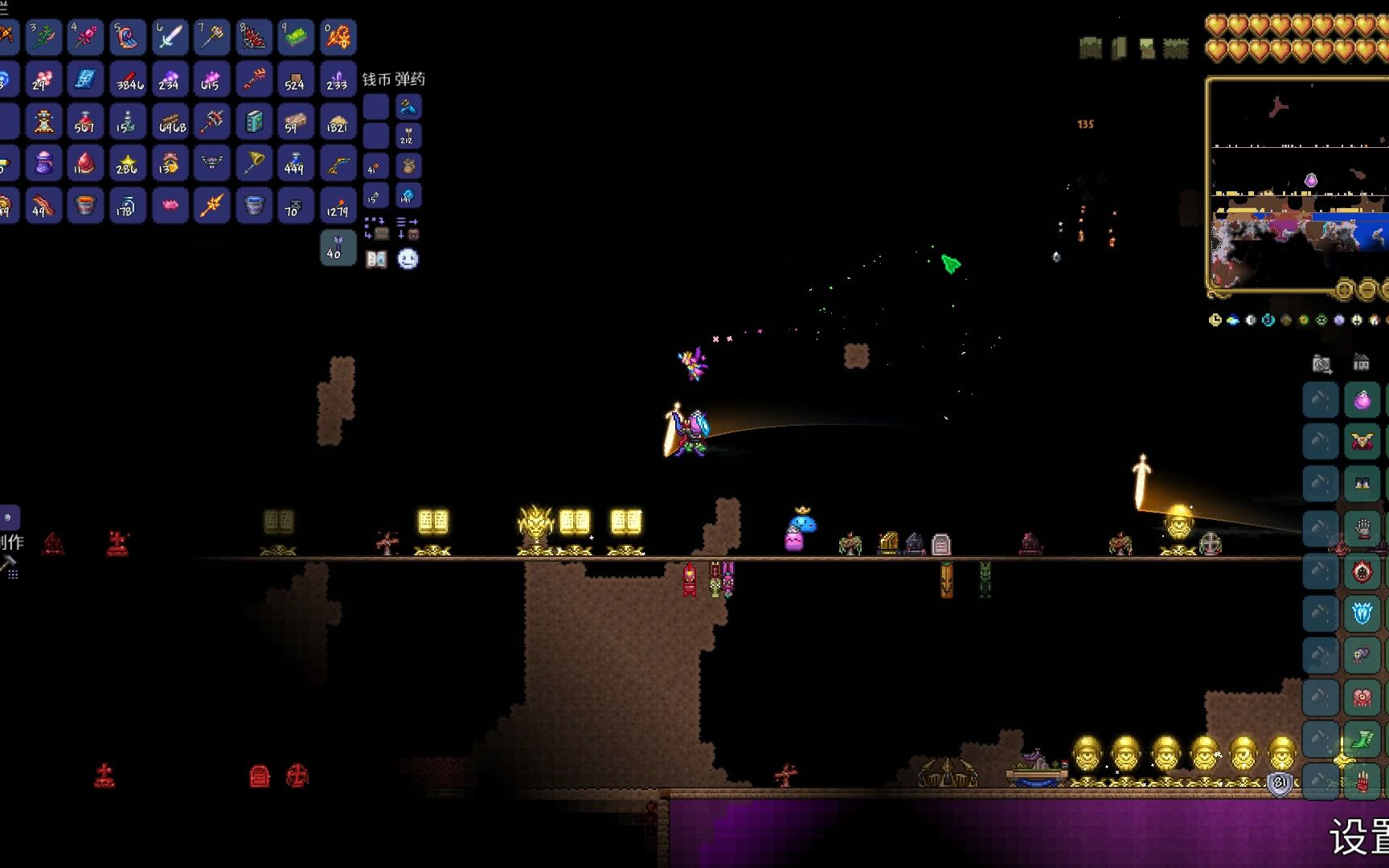Pick up the golden bug net

(x=253, y=163)
